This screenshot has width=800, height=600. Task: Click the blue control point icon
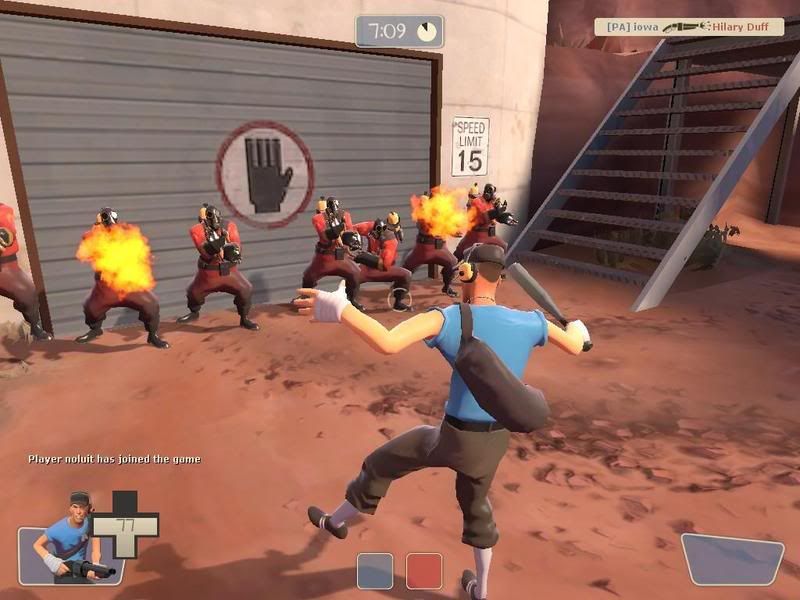coord(375,570)
